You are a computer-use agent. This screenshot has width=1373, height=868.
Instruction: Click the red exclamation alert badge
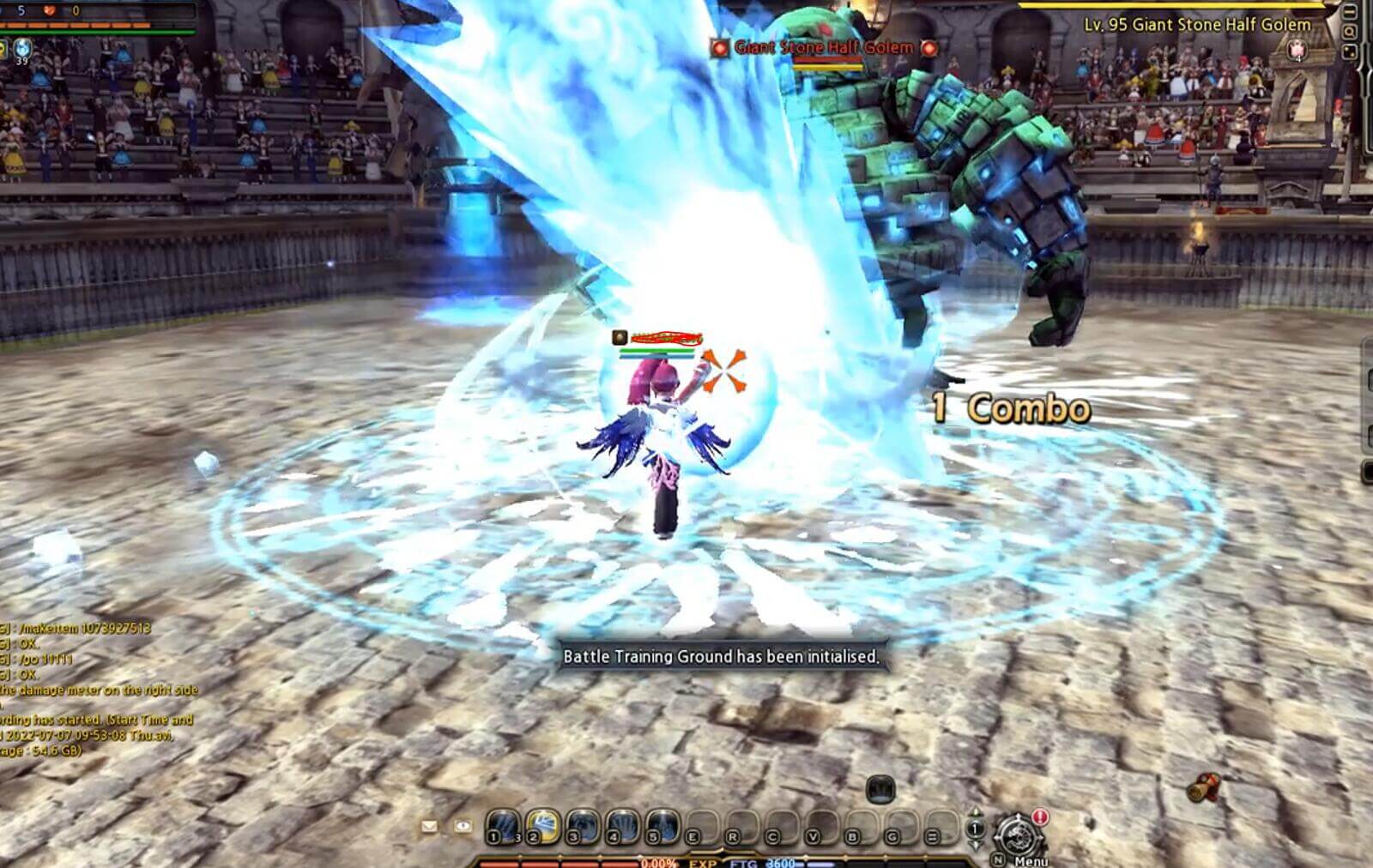coord(1040,817)
